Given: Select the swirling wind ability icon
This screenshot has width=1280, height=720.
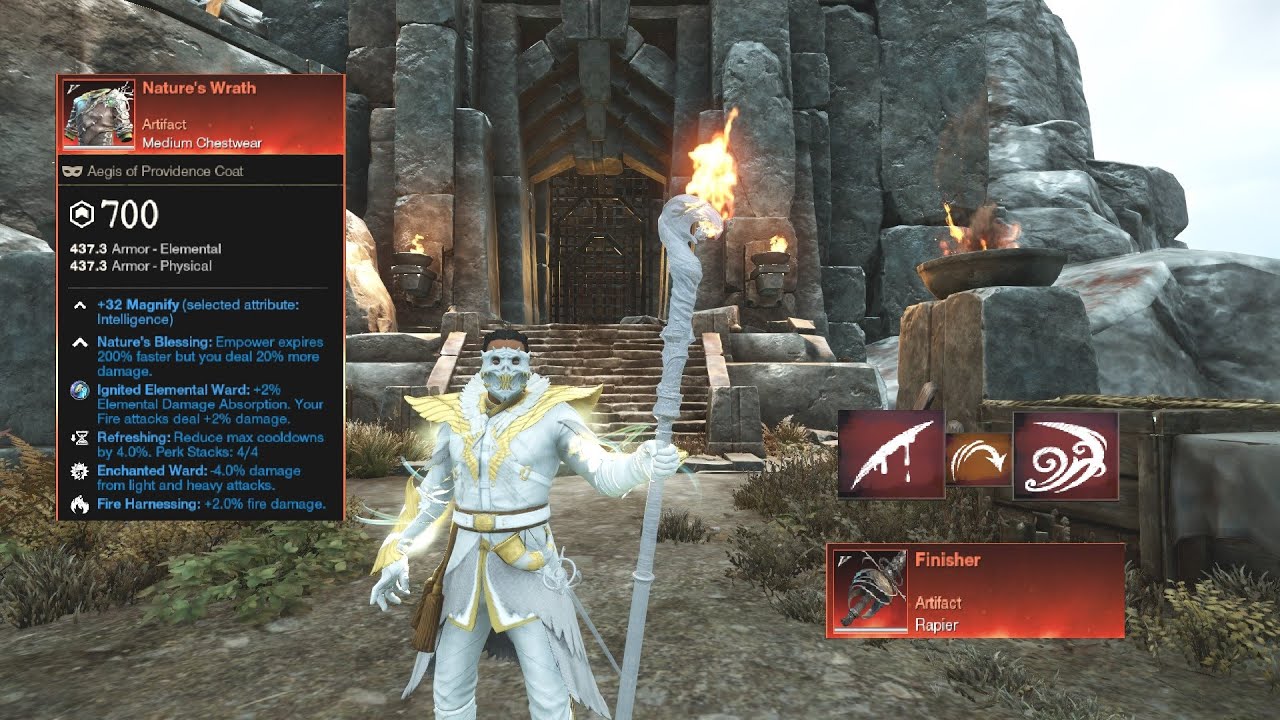Looking at the screenshot, I should [1065, 455].
